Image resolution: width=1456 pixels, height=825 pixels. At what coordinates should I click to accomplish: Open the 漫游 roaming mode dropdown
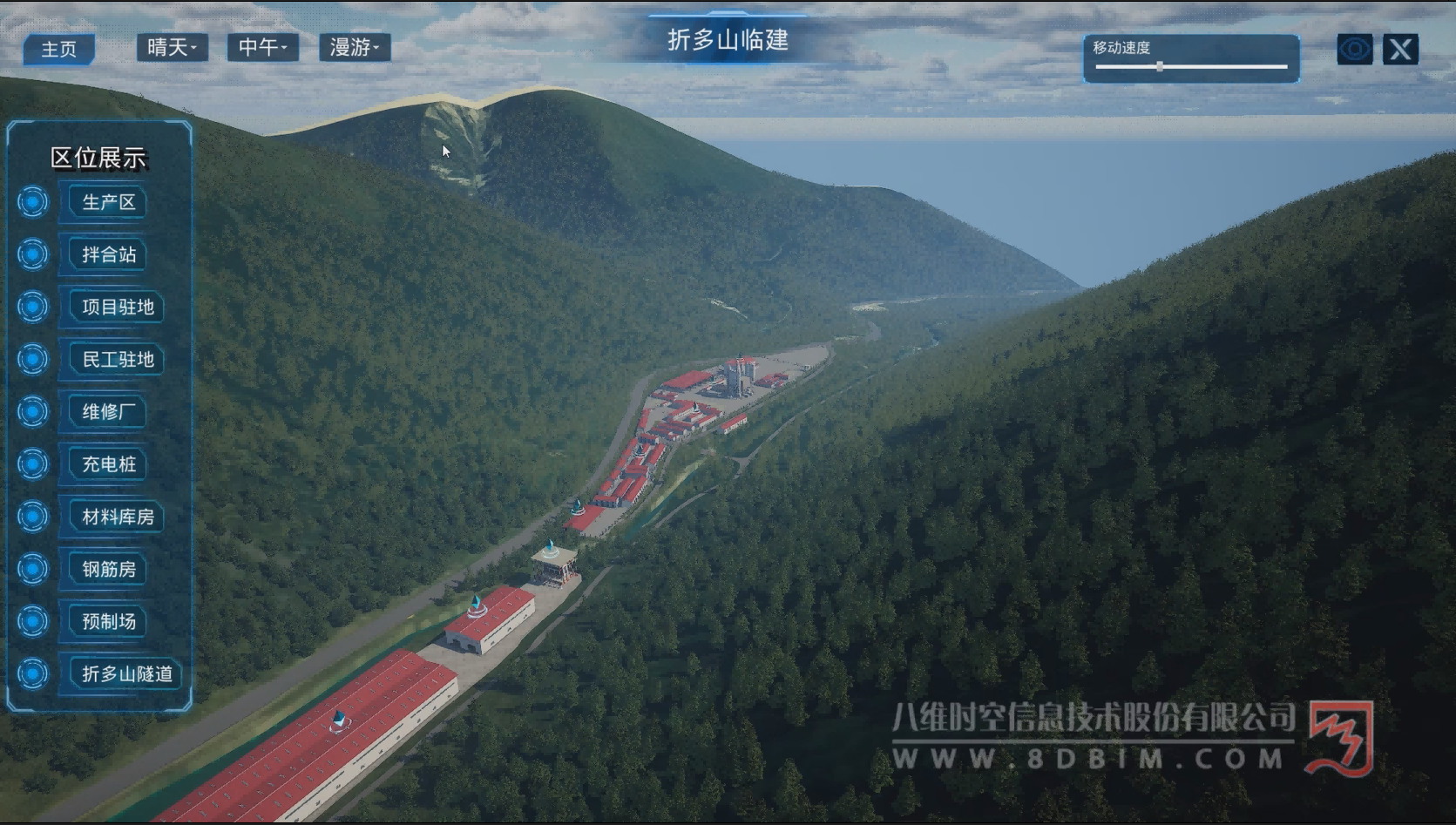pos(355,47)
